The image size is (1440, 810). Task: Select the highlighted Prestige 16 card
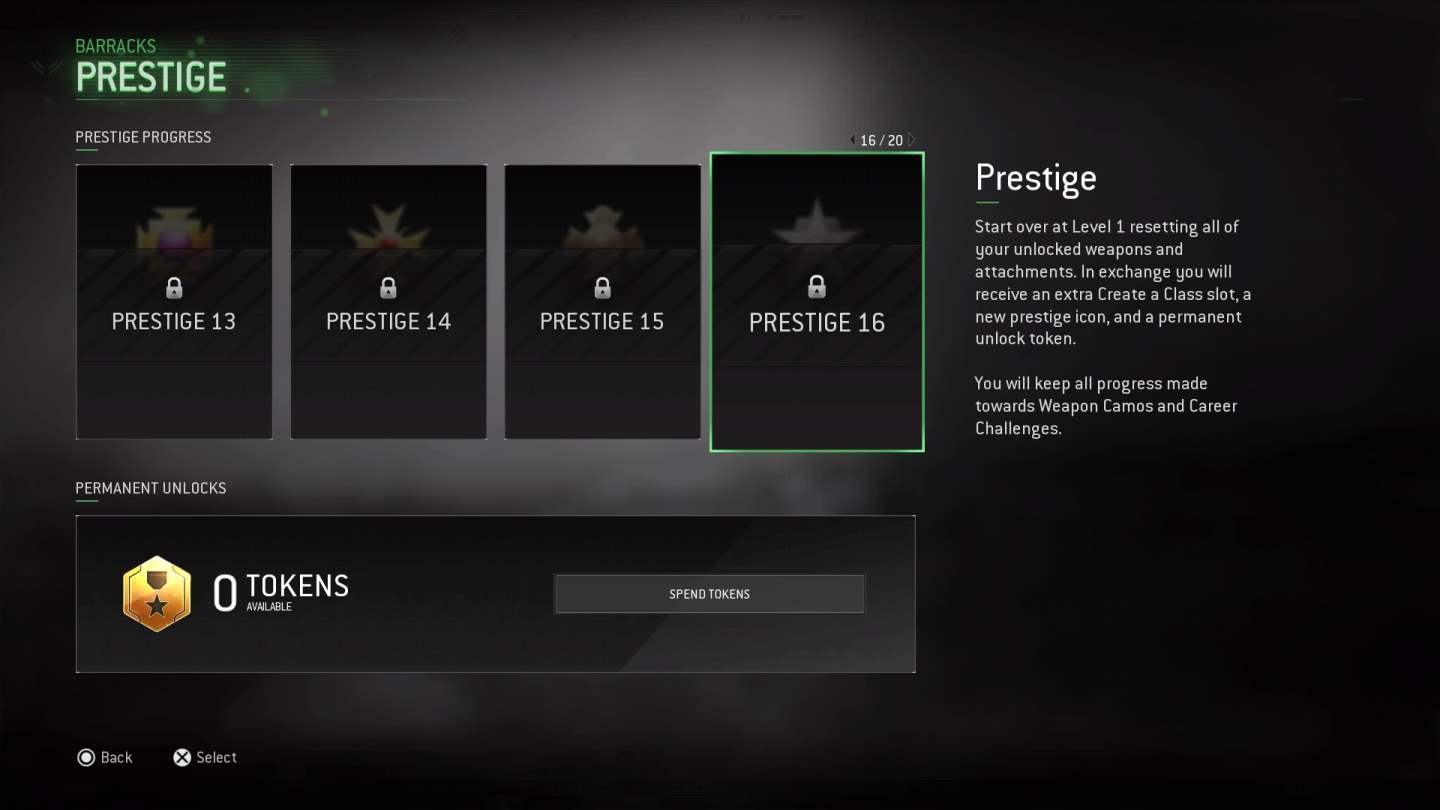(x=816, y=302)
